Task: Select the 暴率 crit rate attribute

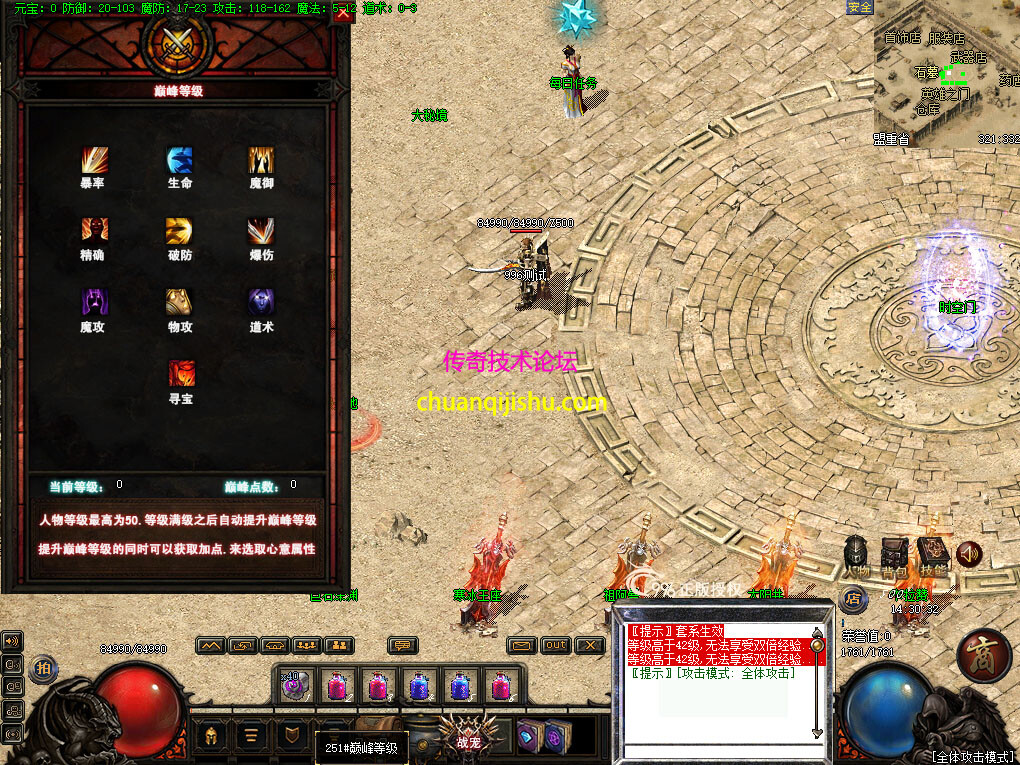Action: (94, 160)
